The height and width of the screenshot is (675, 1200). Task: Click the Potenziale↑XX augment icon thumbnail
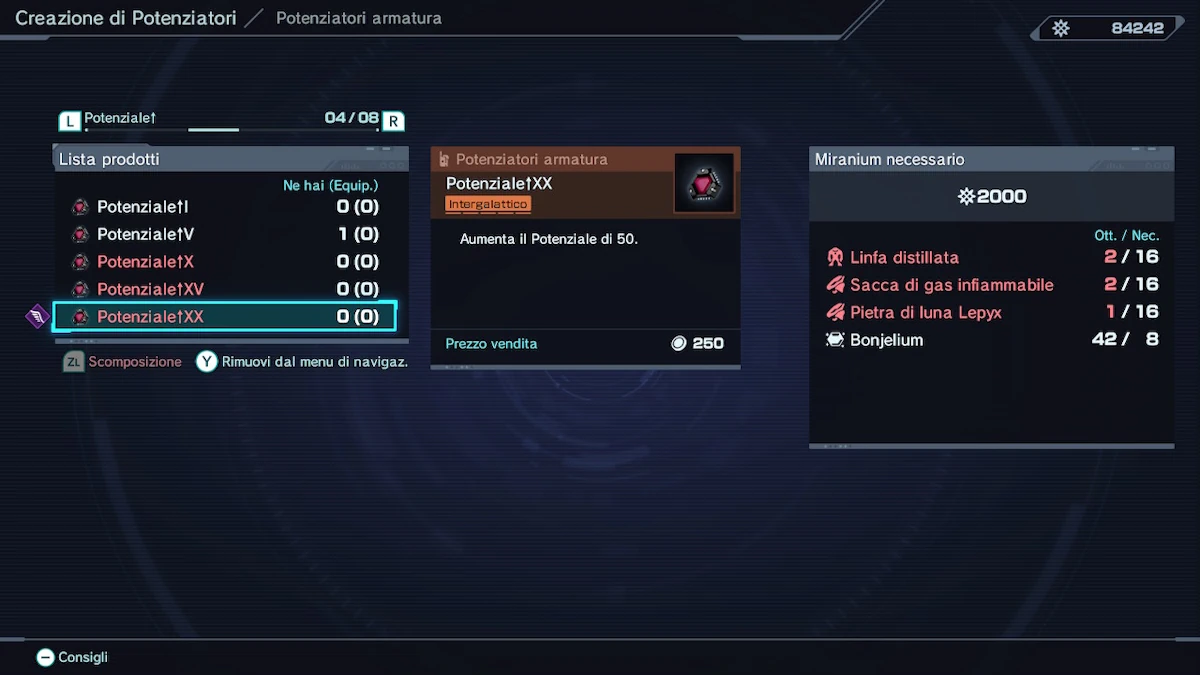point(703,183)
